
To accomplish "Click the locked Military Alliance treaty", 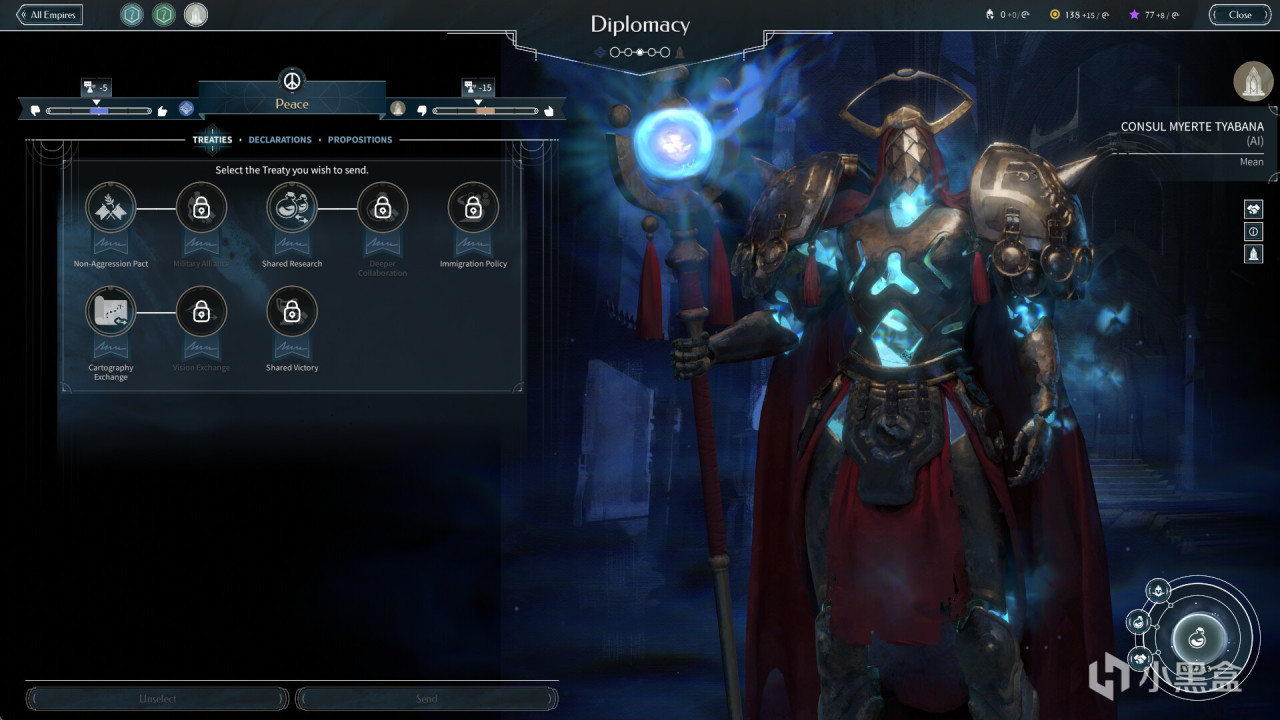I will point(201,208).
